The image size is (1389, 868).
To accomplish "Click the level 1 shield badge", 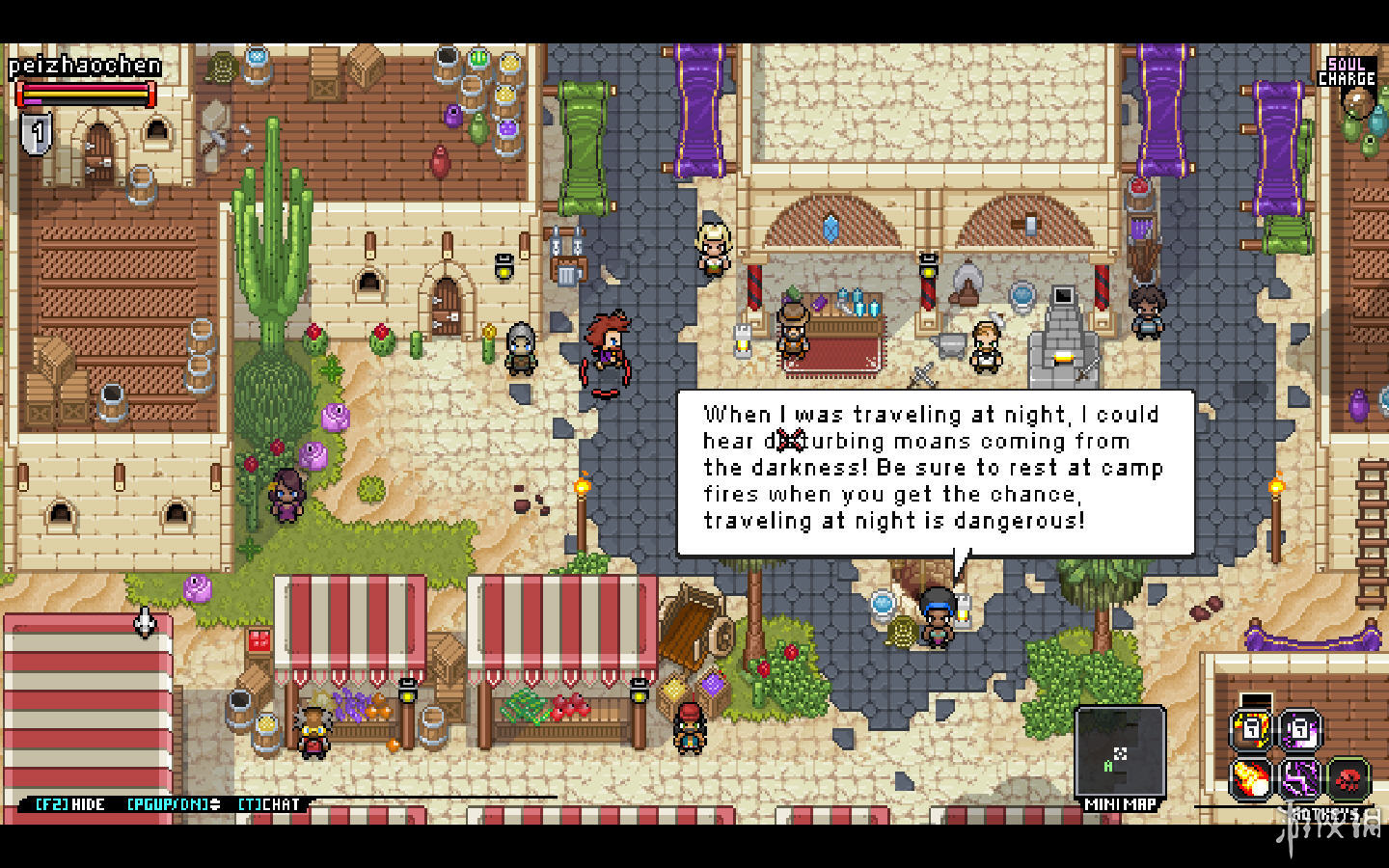I will pyautogui.click(x=37, y=134).
